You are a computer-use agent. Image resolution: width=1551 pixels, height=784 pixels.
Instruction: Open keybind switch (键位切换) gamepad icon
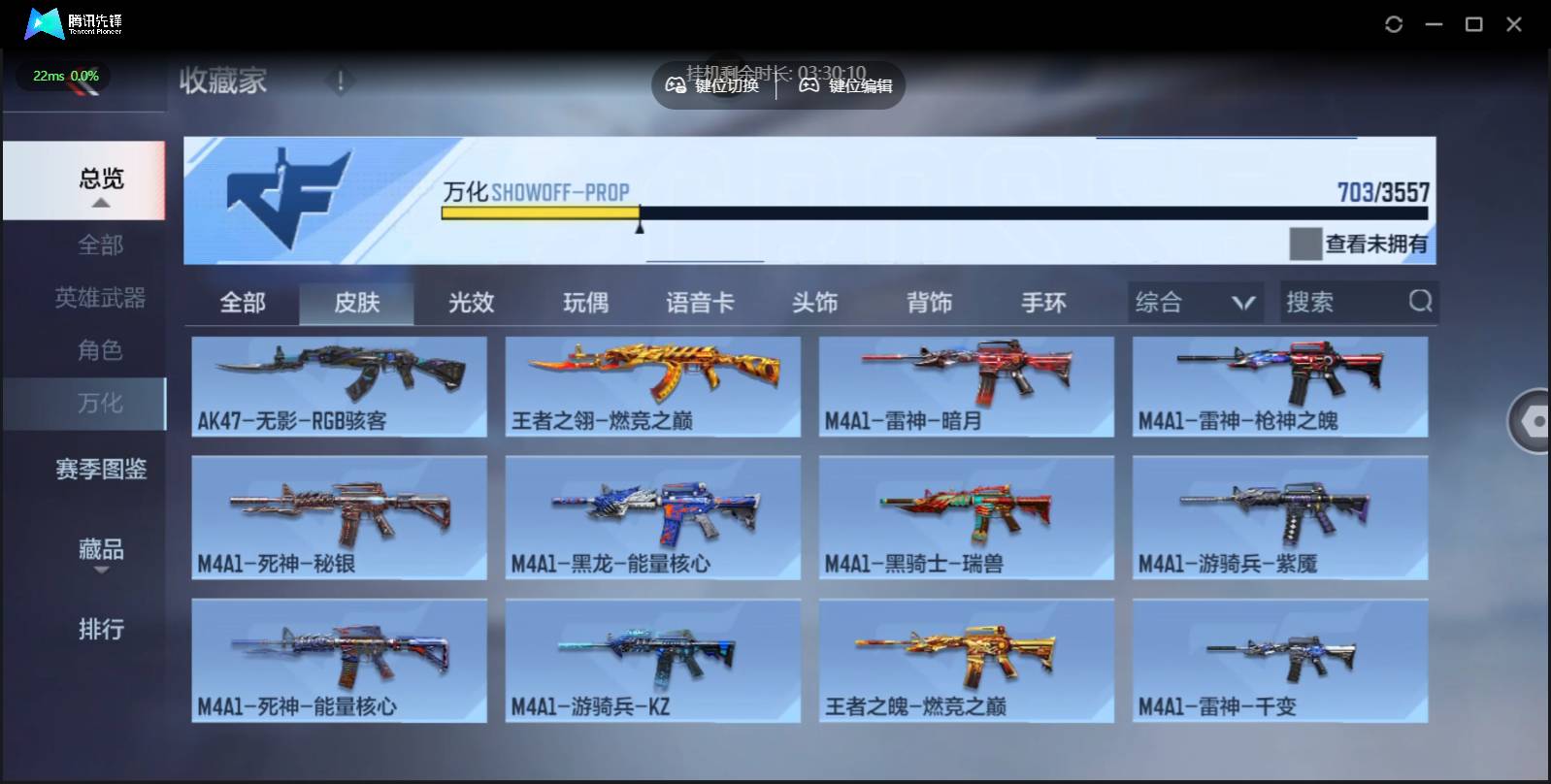click(x=675, y=85)
